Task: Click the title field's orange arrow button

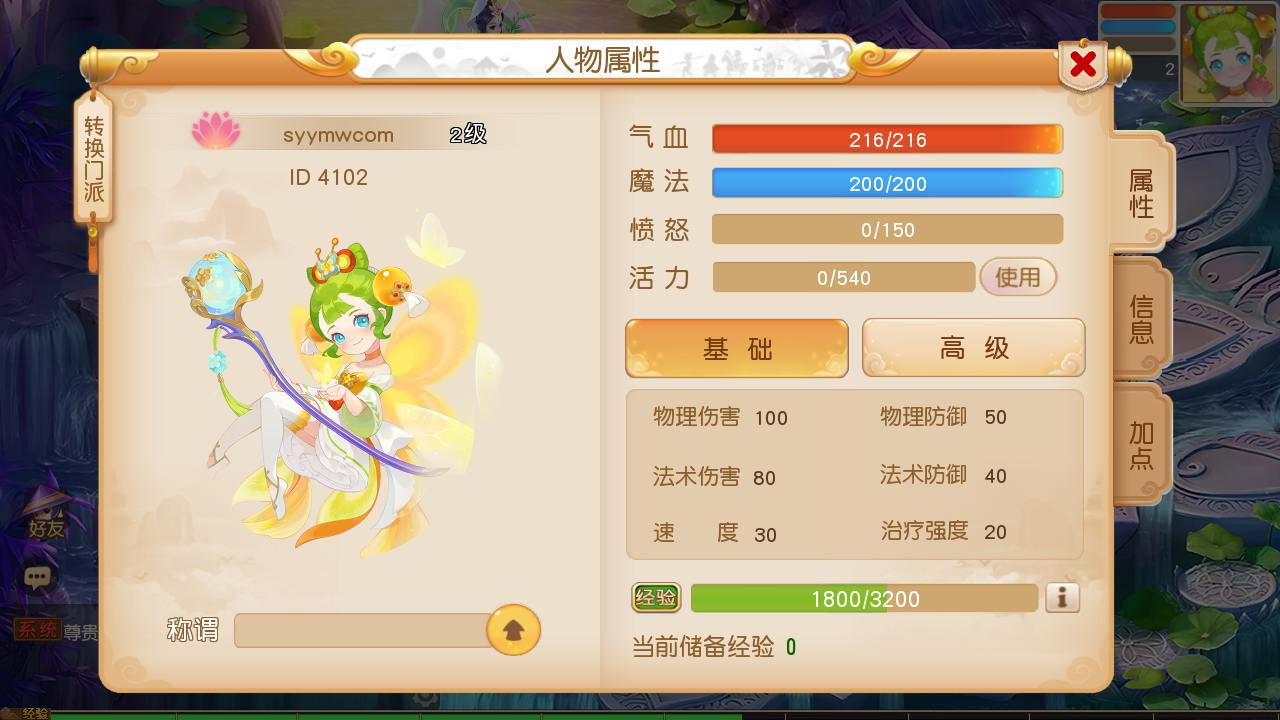Action: [x=513, y=630]
